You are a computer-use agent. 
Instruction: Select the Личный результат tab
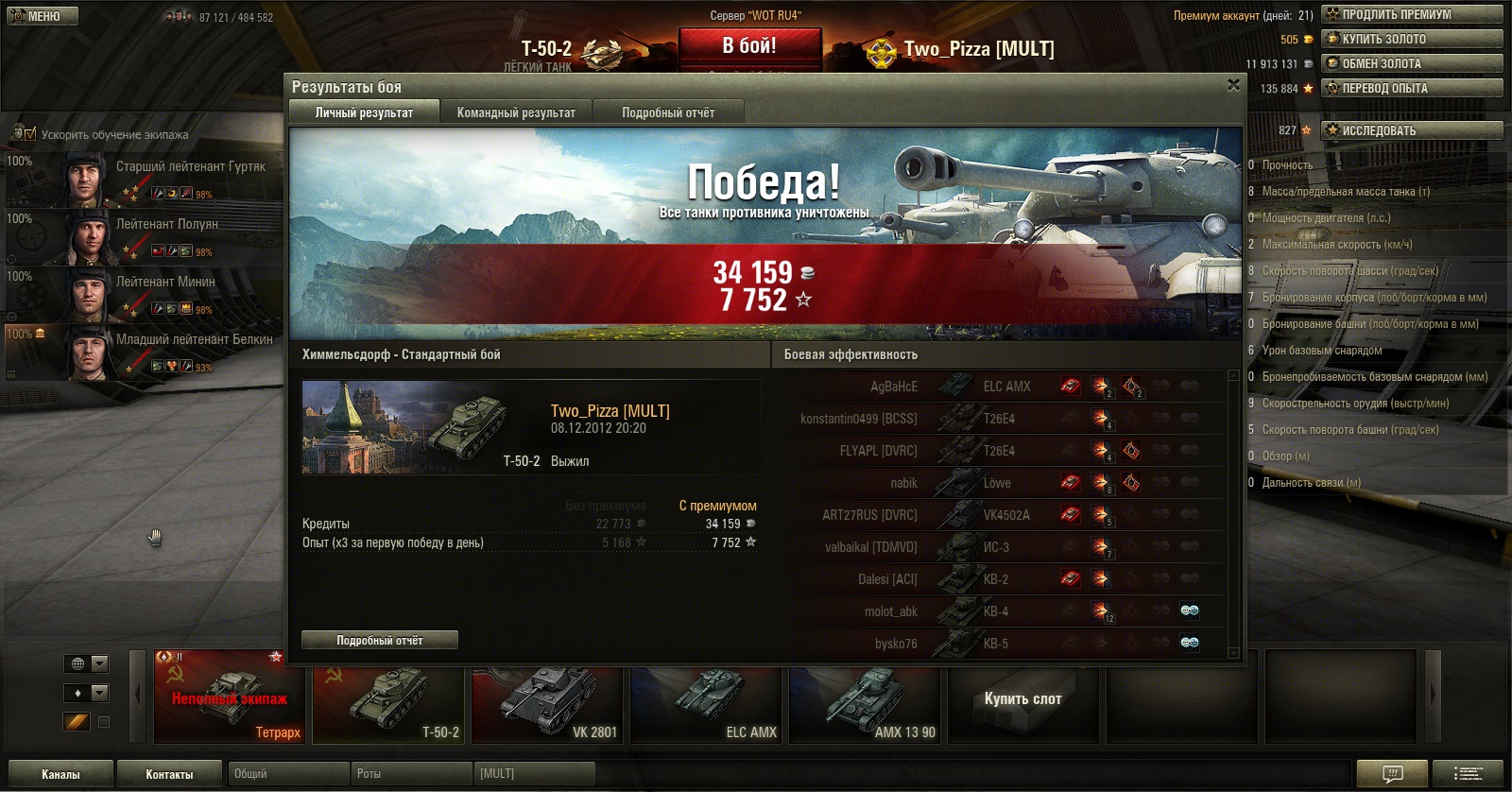(364, 112)
